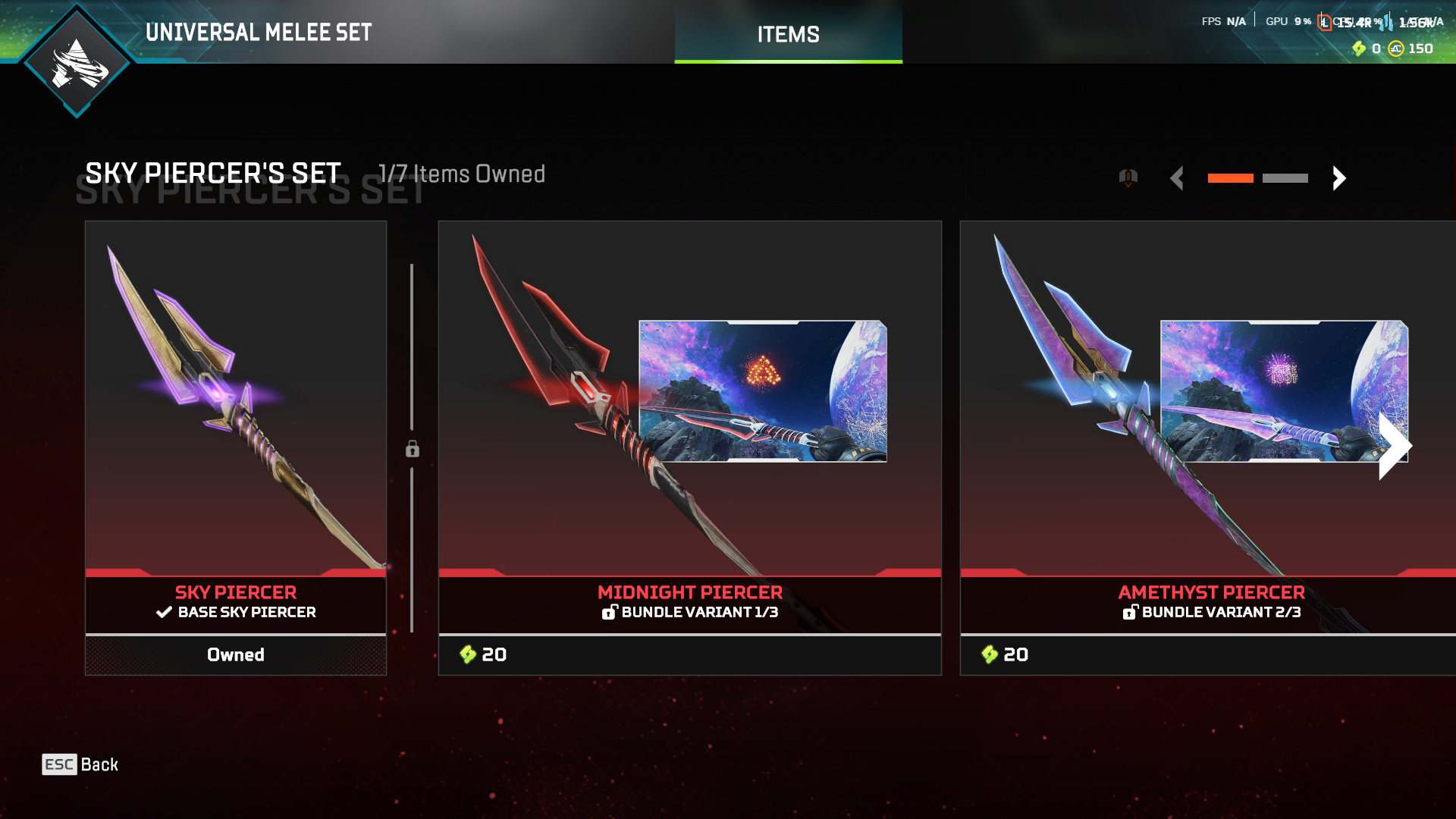Open the Amethyst Piercer preview thumbnail
Viewport: 1456px width, 819px height.
click(x=1284, y=391)
